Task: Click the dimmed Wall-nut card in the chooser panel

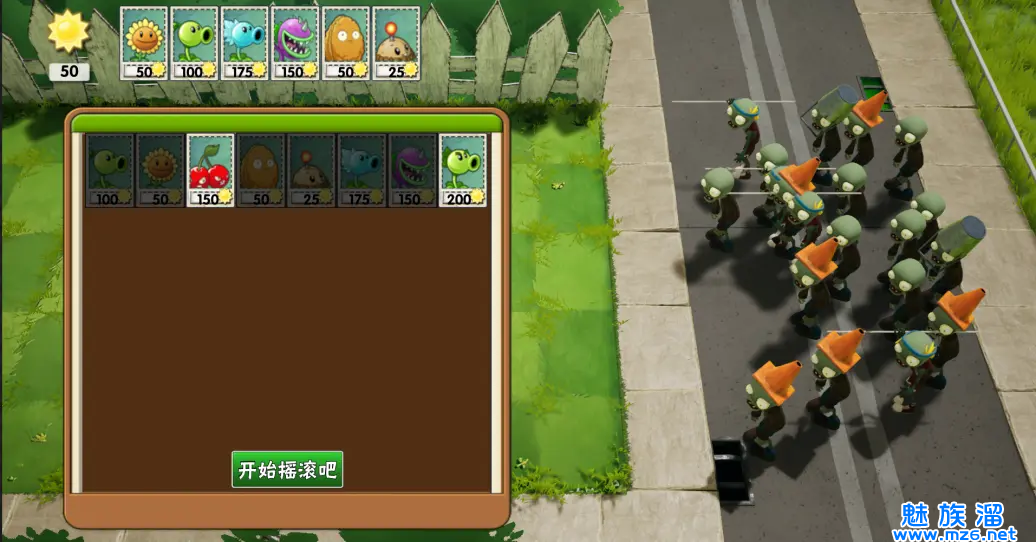Action: click(261, 170)
